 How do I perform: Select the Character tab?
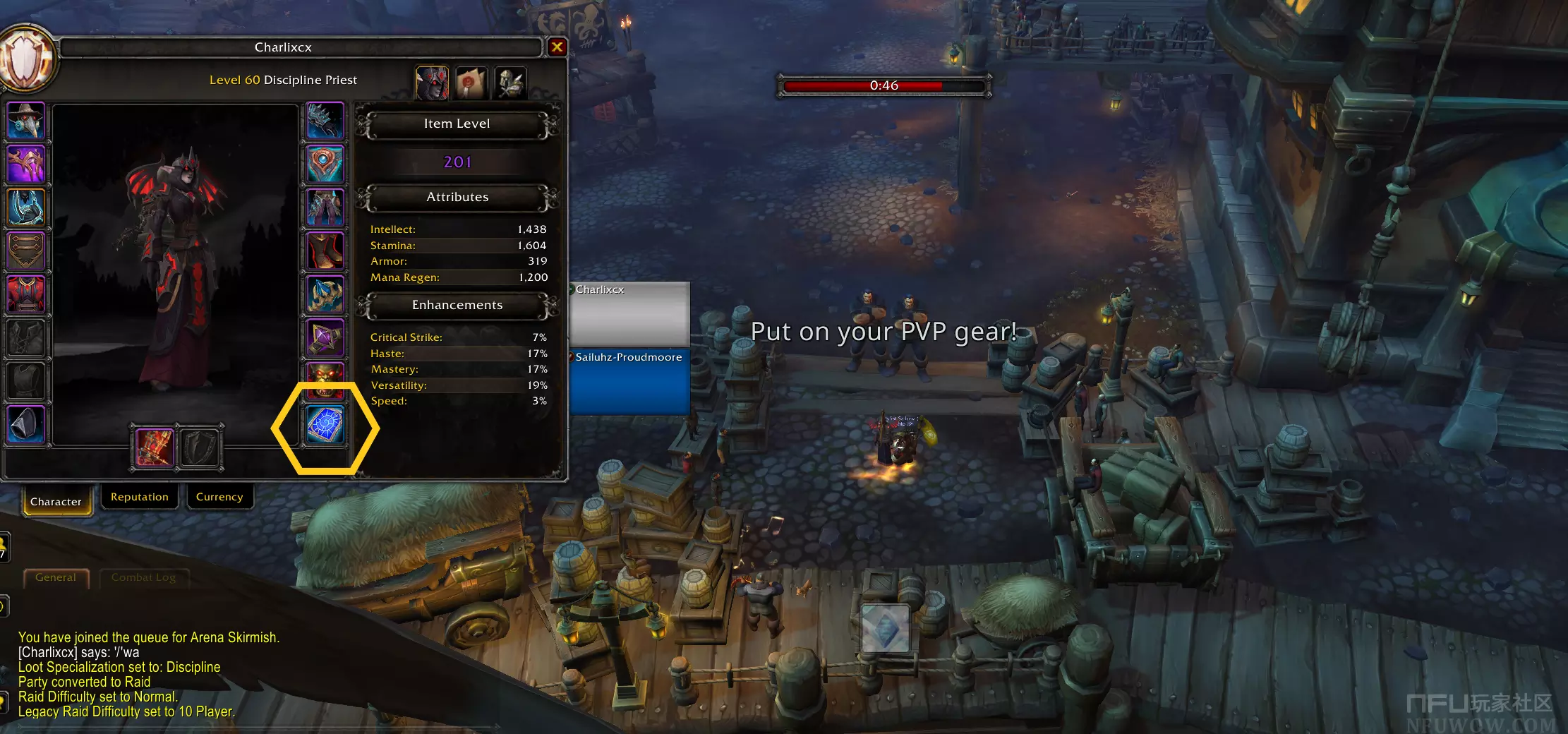pos(56,501)
